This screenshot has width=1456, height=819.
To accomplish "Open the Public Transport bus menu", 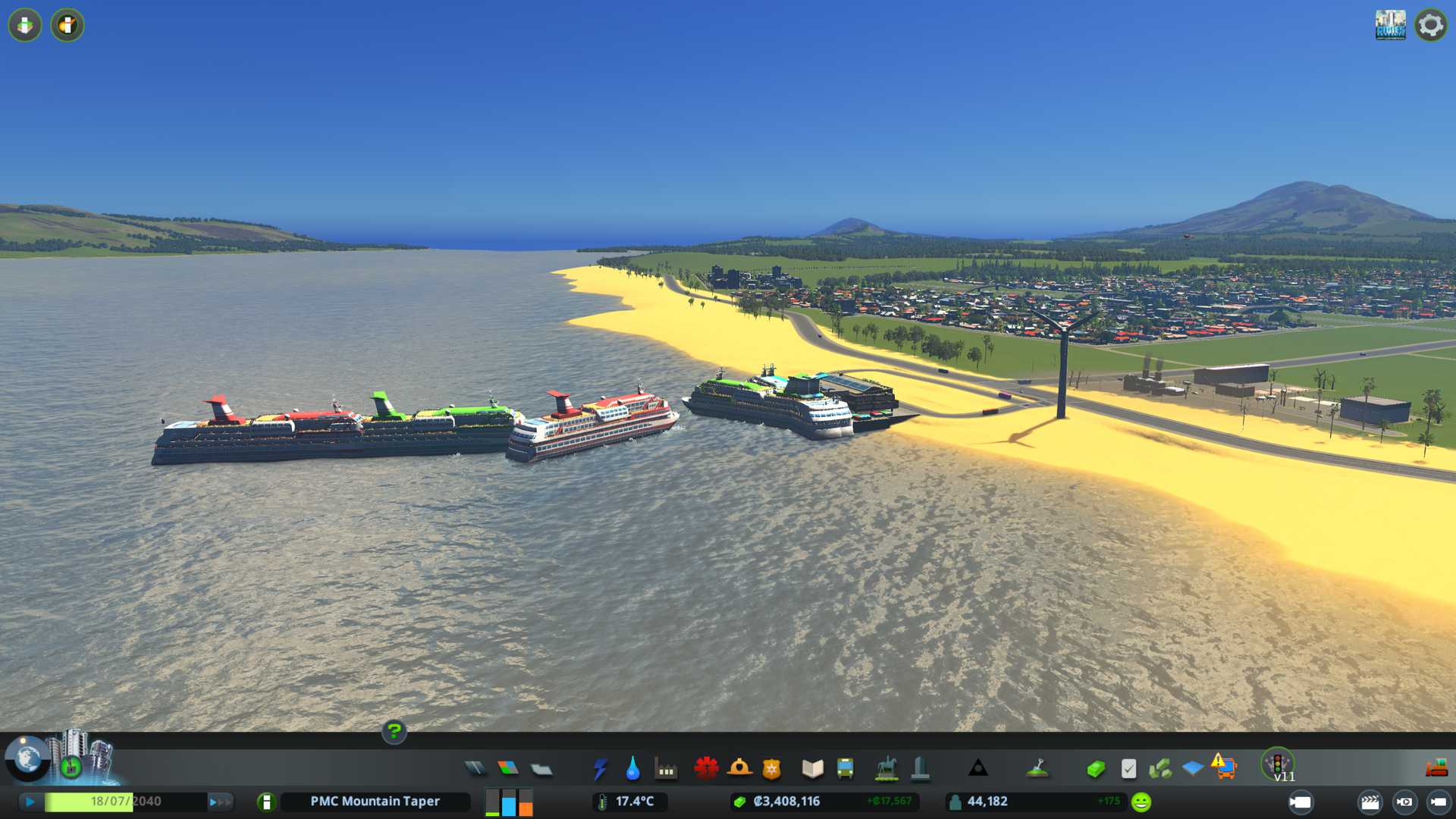I will [x=845, y=769].
